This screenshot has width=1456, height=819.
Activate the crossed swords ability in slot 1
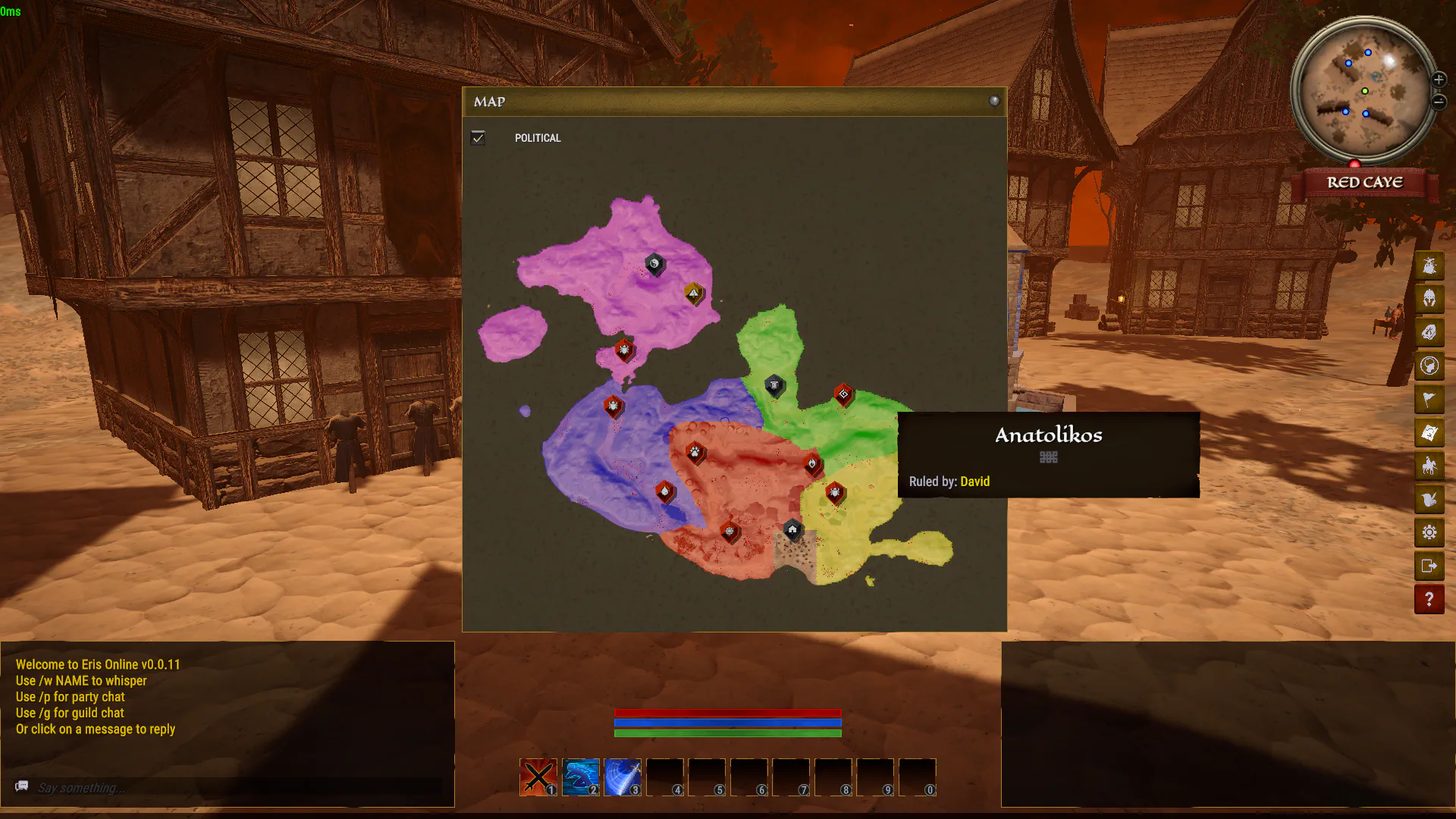[538, 777]
